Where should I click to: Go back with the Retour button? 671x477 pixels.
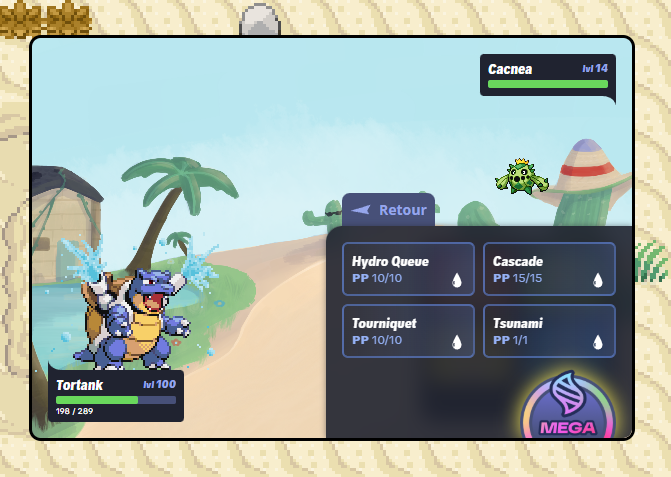tap(389, 210)
